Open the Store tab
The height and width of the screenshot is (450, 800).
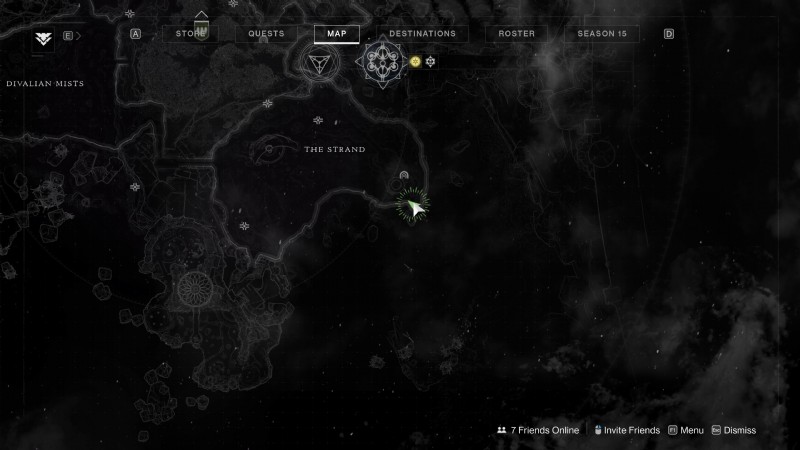[x=190, y=33]
